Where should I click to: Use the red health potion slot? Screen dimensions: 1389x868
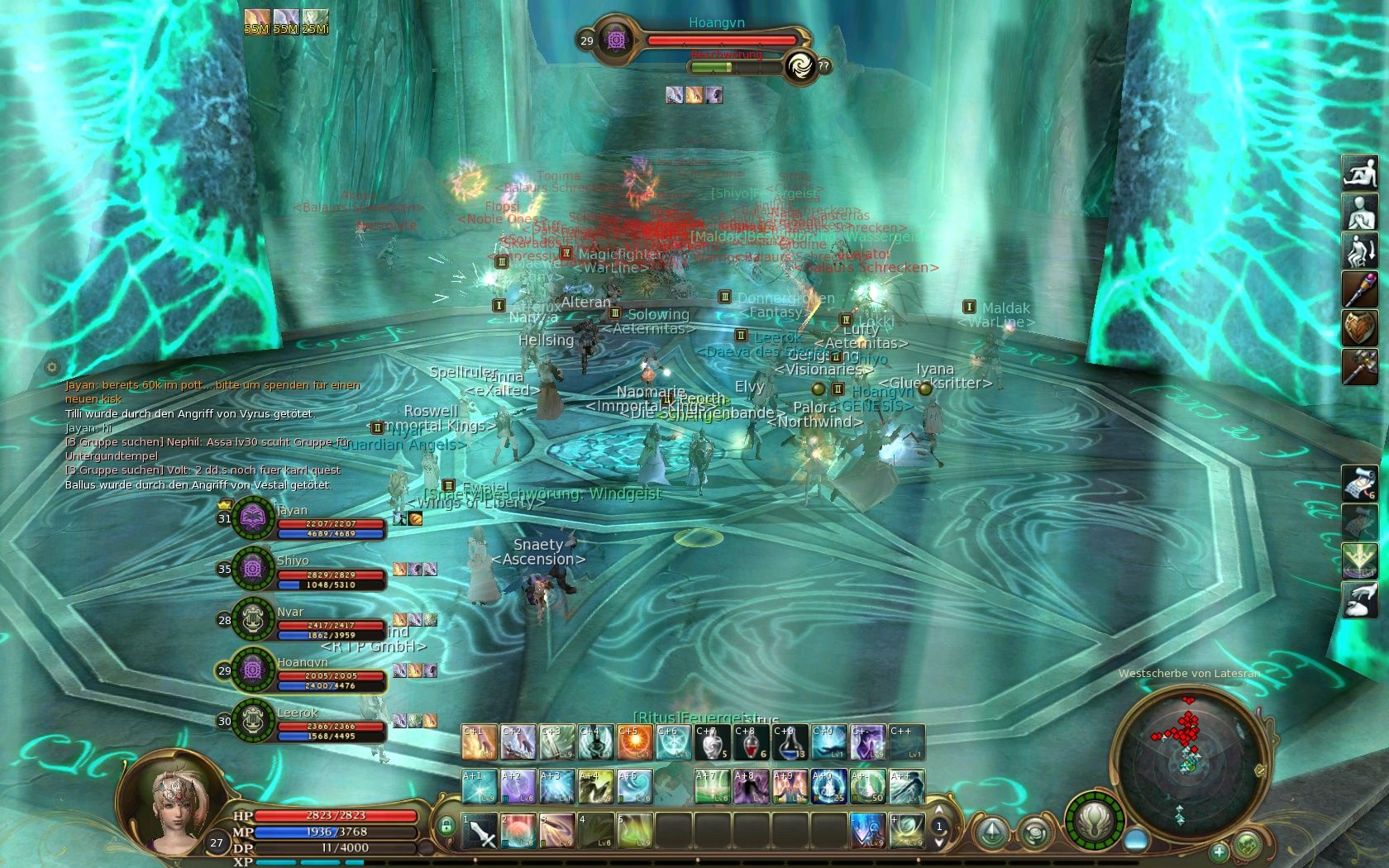[751, 742]
